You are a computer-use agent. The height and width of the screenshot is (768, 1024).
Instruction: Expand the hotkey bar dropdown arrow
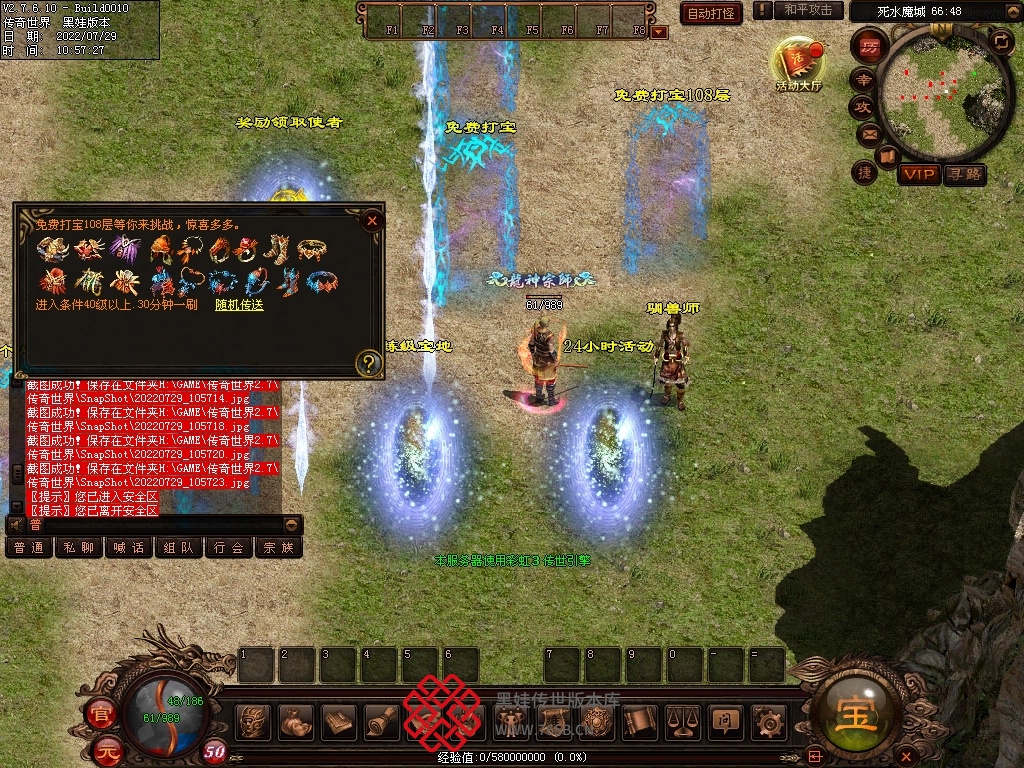point(659,32)
